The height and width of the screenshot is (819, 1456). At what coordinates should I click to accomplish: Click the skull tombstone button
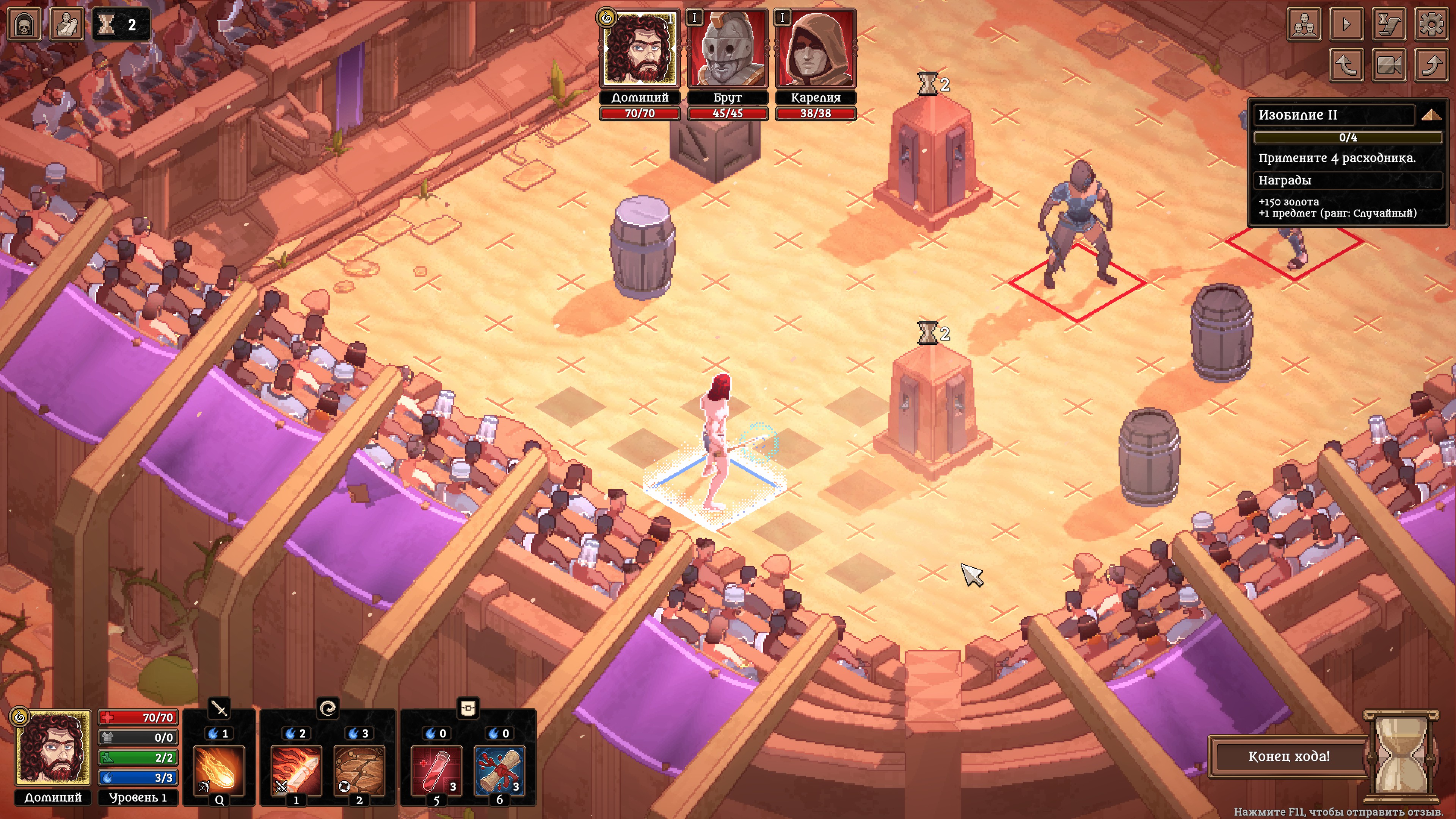pyautogui.click(x=24, y=24)
